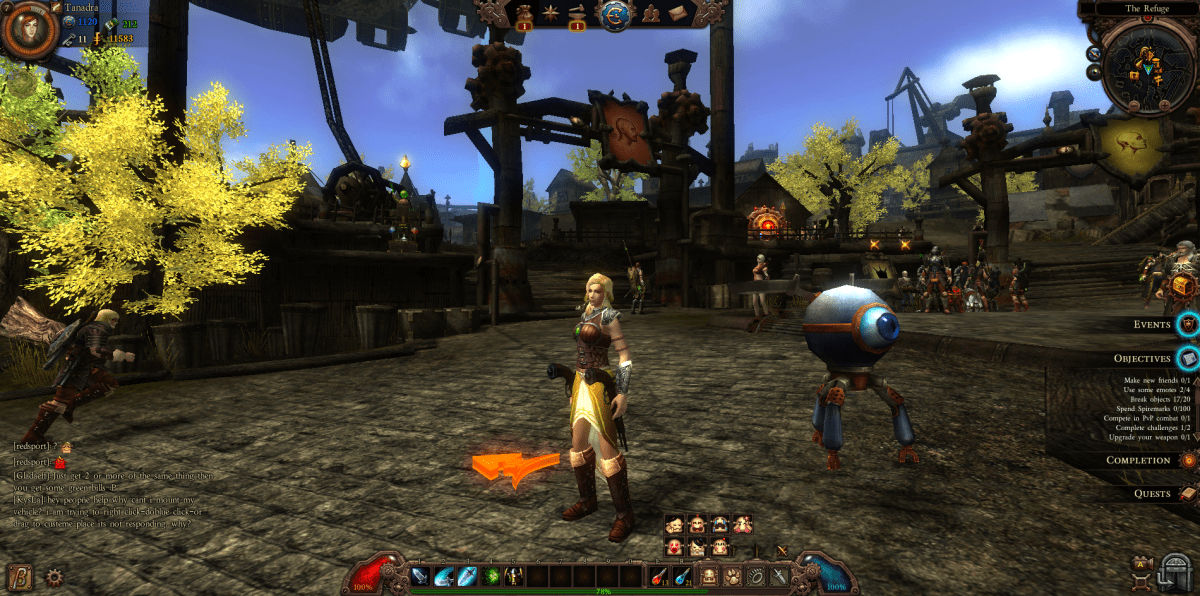Expand the Events panel
The width and height of the screenshot is (1200, 596).
(x=1188, y=324)
